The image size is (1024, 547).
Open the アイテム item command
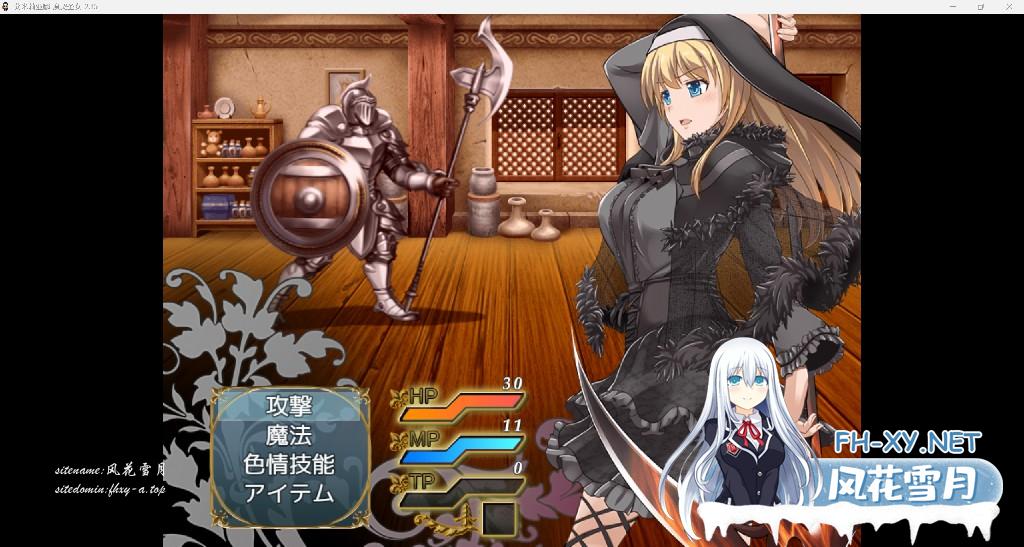289,492
